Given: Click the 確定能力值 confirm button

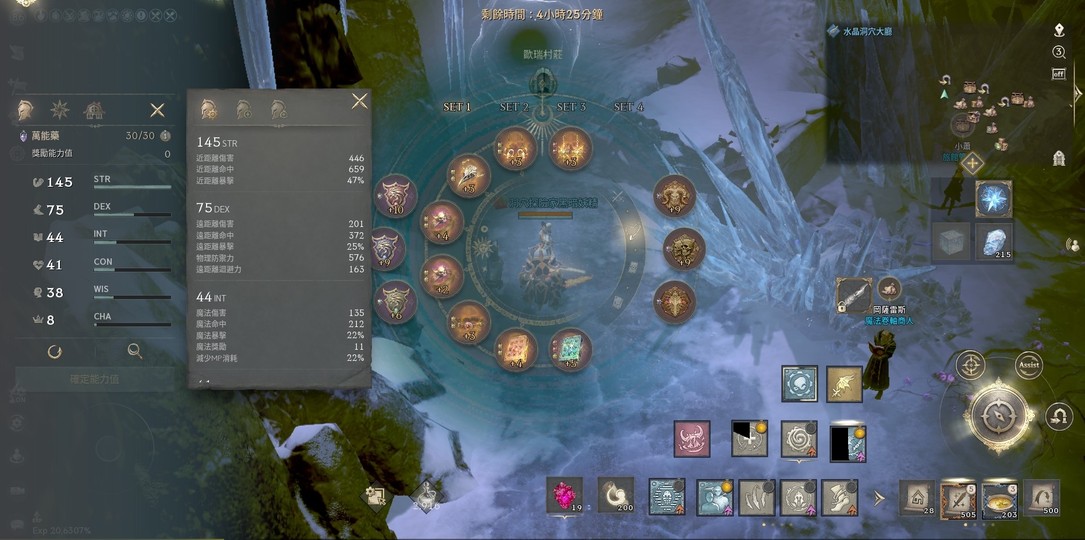Looking at the screenshot, I should coord(82,380).
